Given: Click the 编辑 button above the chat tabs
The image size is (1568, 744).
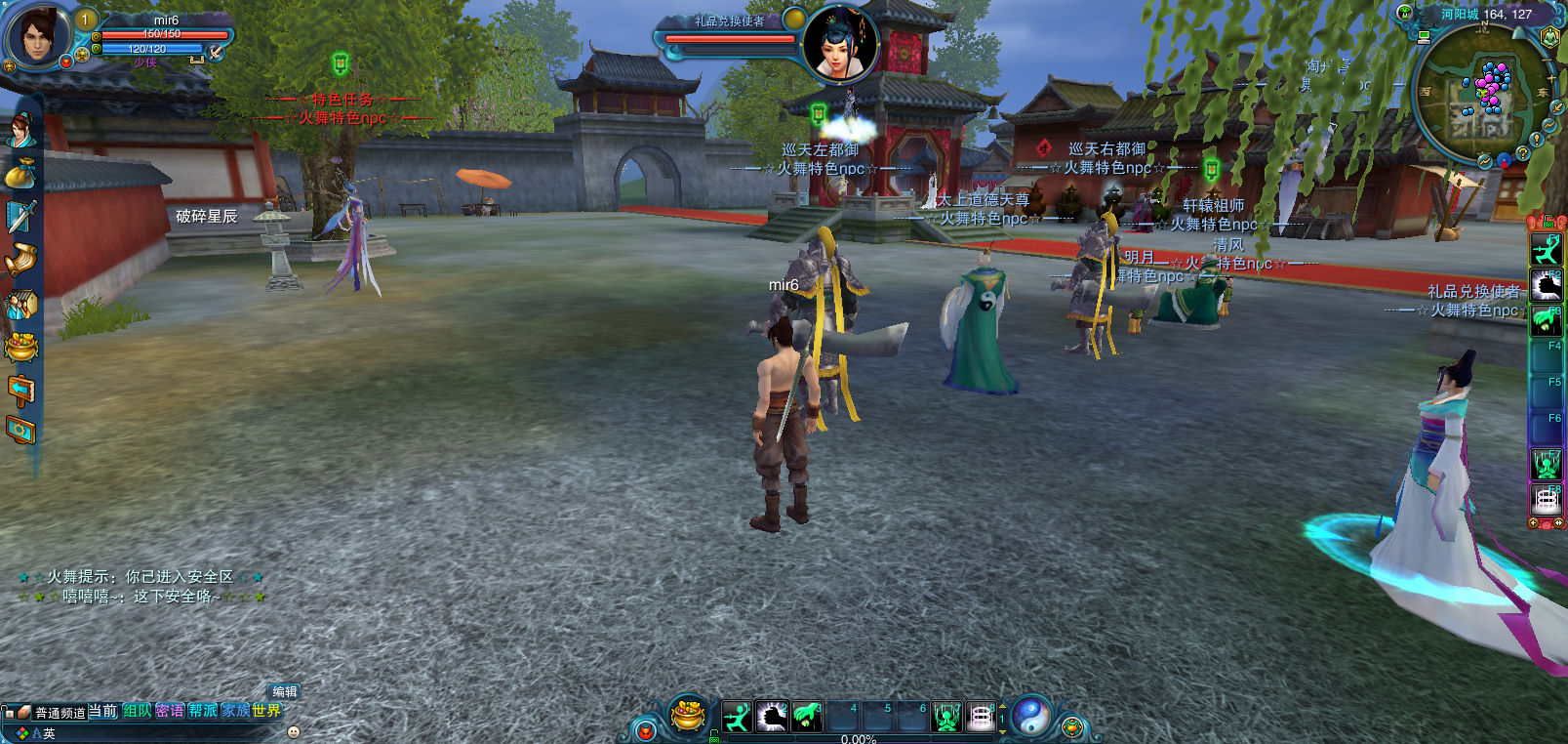Looking at the screenshot, I should tap(284, 691).
